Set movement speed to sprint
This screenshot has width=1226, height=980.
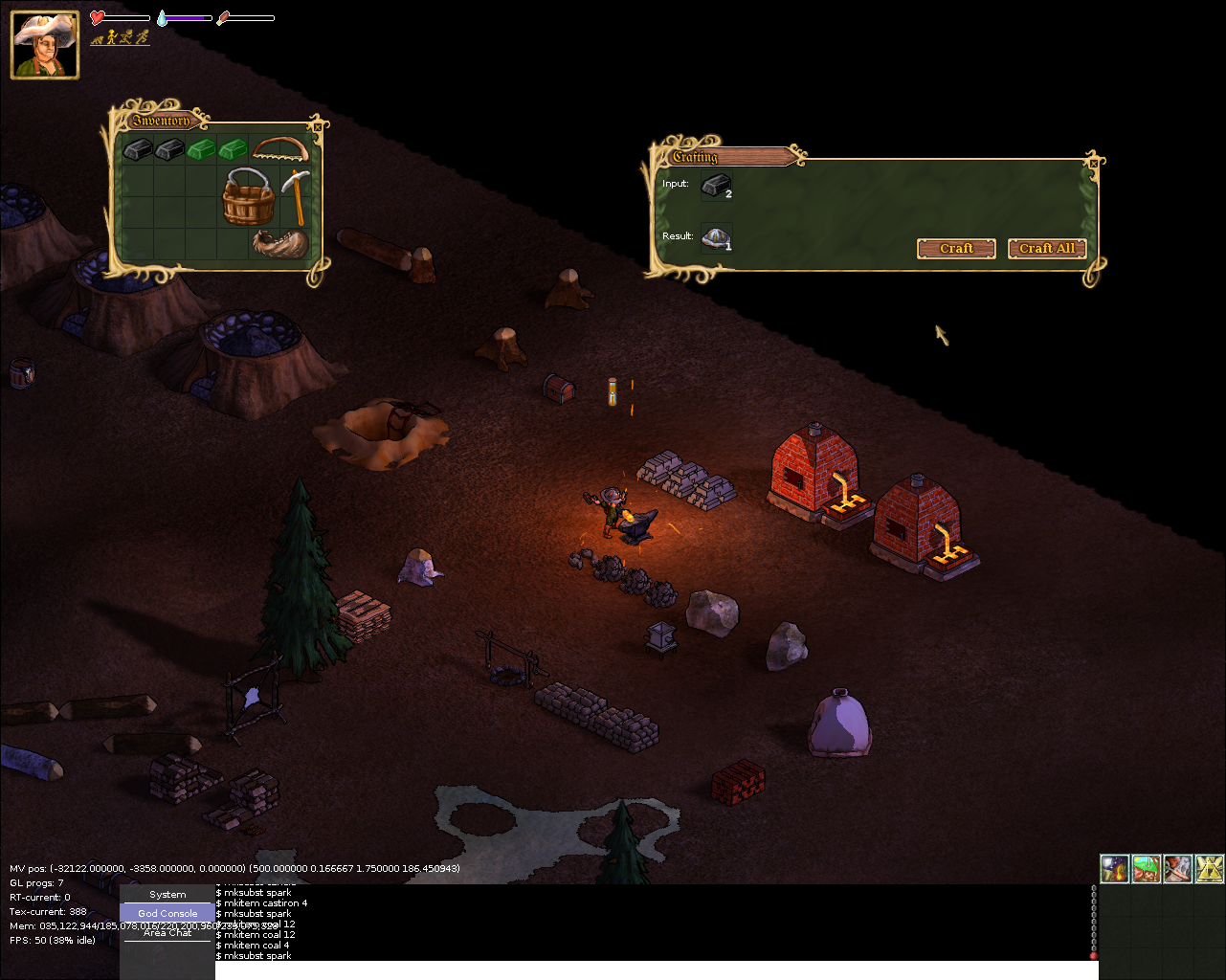[x=143, y=38]
